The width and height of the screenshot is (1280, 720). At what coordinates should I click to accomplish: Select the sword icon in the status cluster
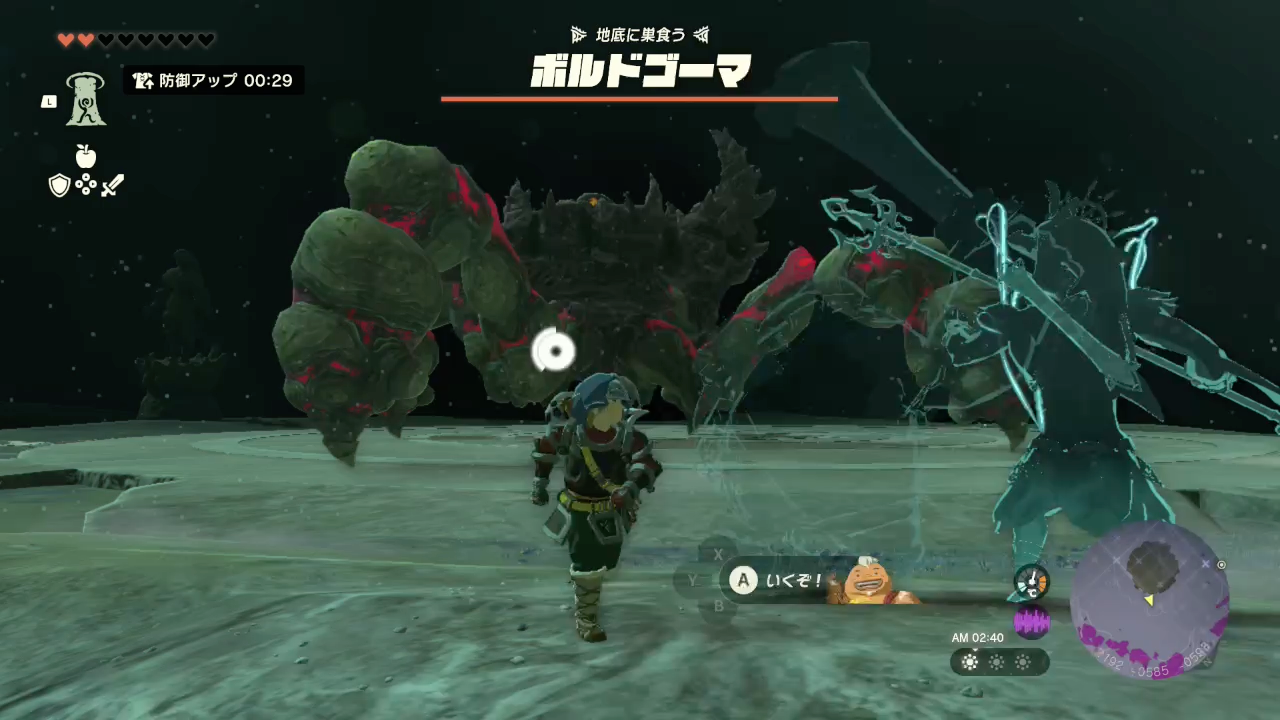pos(112,185)
